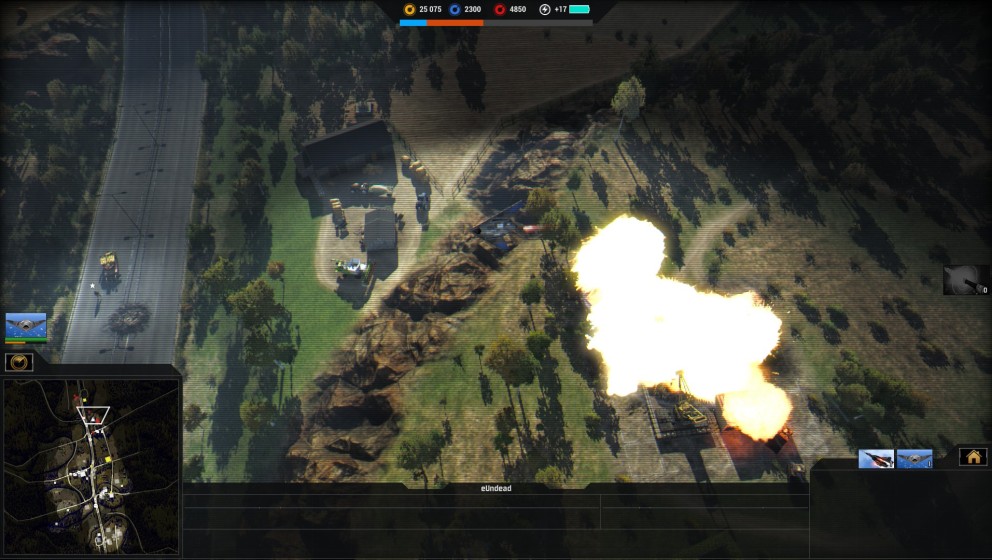Choose the jet with afterburner icon
The image size is (992, 560).
click(x=876, y=459)
